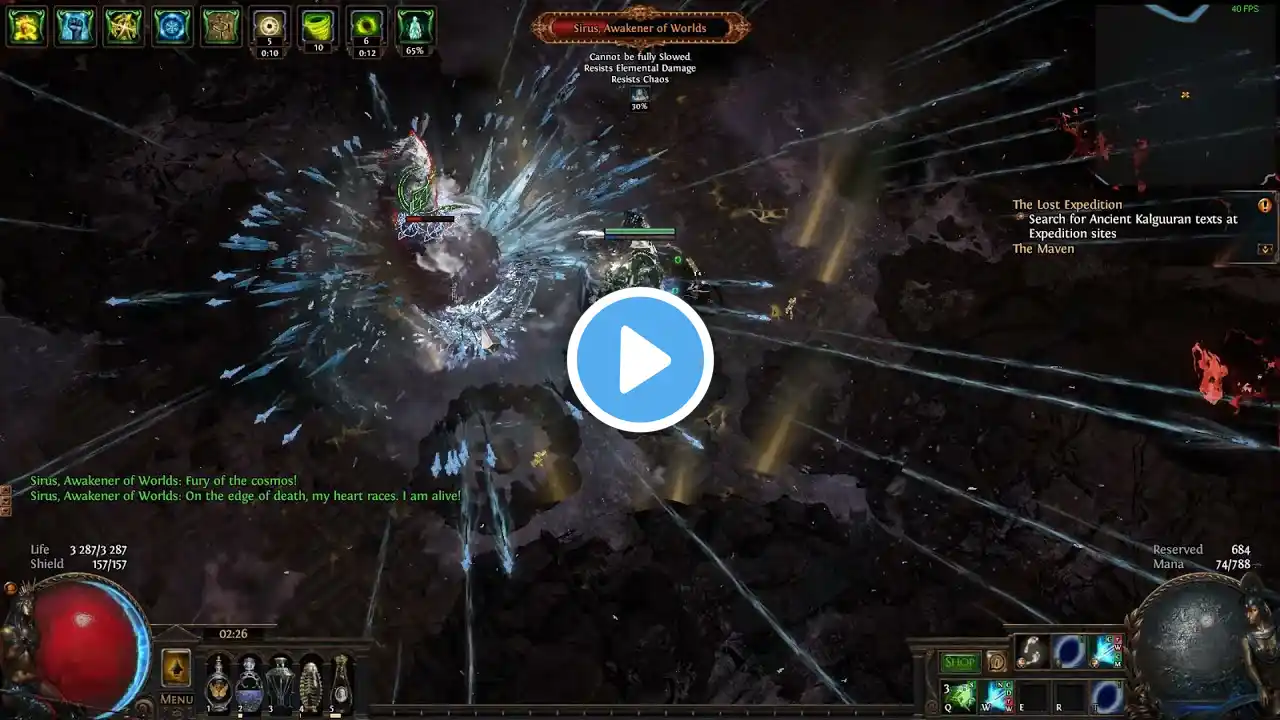Image resolution: width=1280 pixels, height=720 pixels.
Task: Open the green Shop button
Action: (x=960, y=662)
